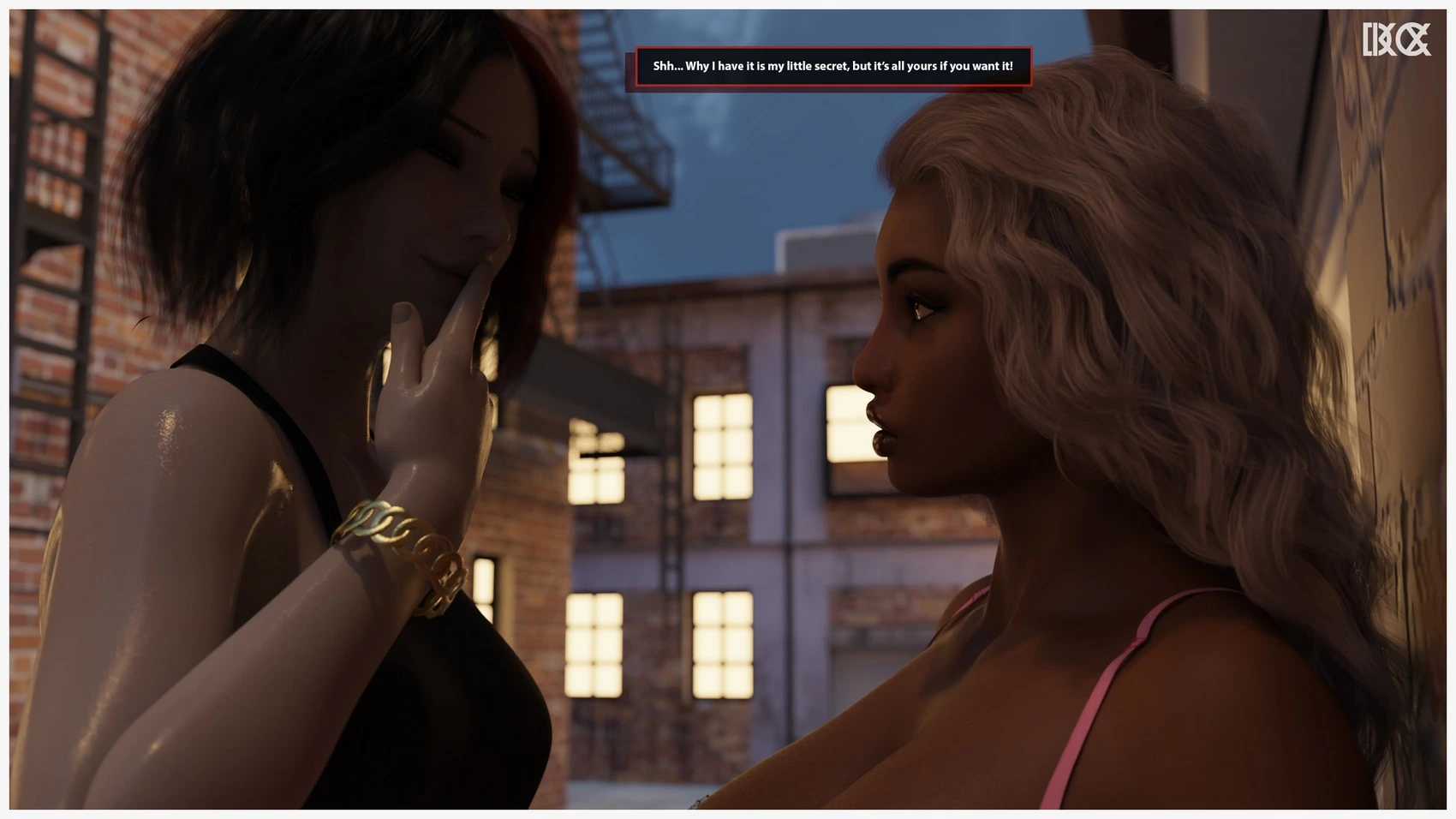1456x819 pixels.
Task: Click the "Shh..." dialogue box to continue
Action: point(832,66)
